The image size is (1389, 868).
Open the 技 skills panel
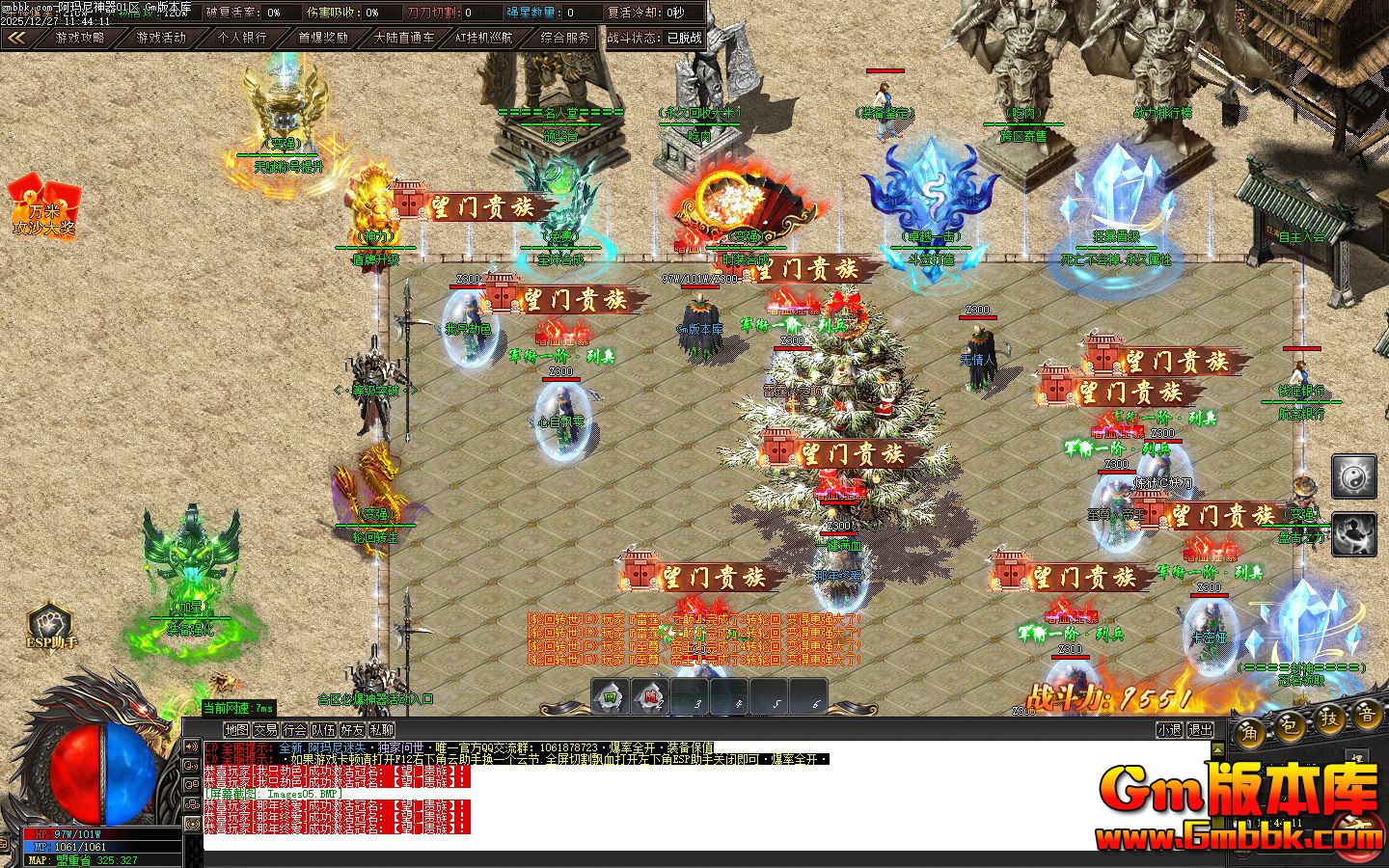click(1329, 719)
